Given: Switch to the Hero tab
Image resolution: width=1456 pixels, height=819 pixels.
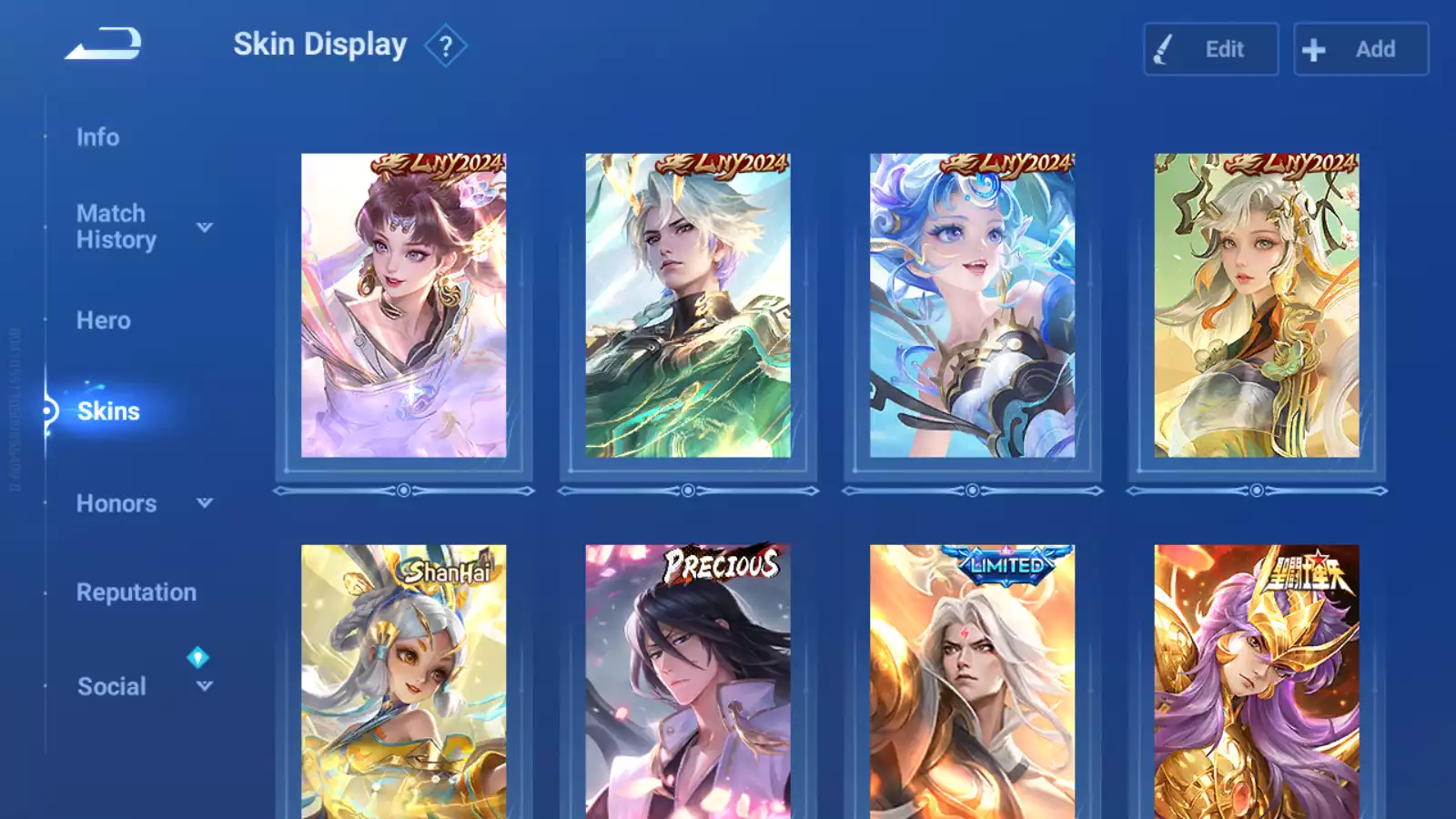Looking at the screenshot, I should 103,320.
